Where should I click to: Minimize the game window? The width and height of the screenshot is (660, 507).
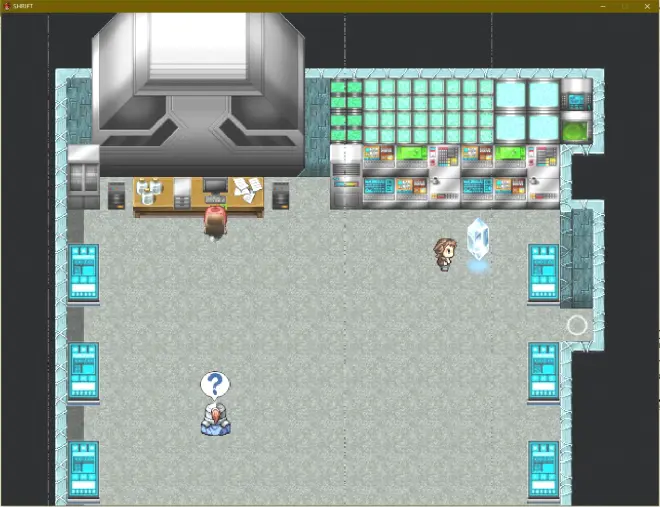pos(603,6)
